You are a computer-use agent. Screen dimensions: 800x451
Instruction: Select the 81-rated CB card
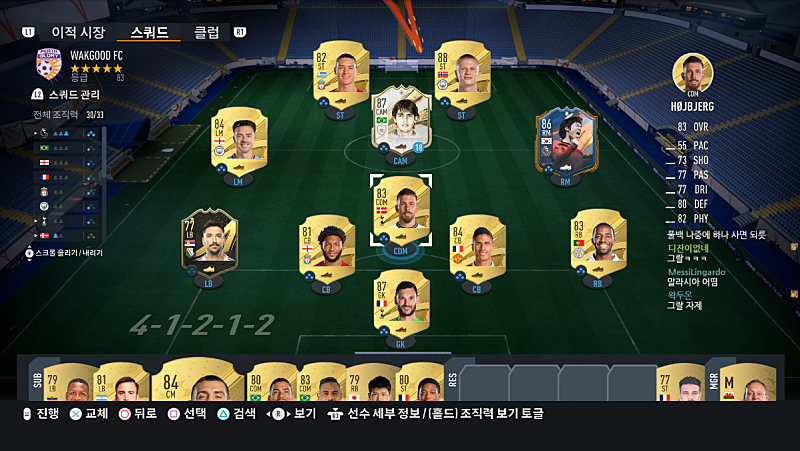pyautogui.click(x=327, y=251)
